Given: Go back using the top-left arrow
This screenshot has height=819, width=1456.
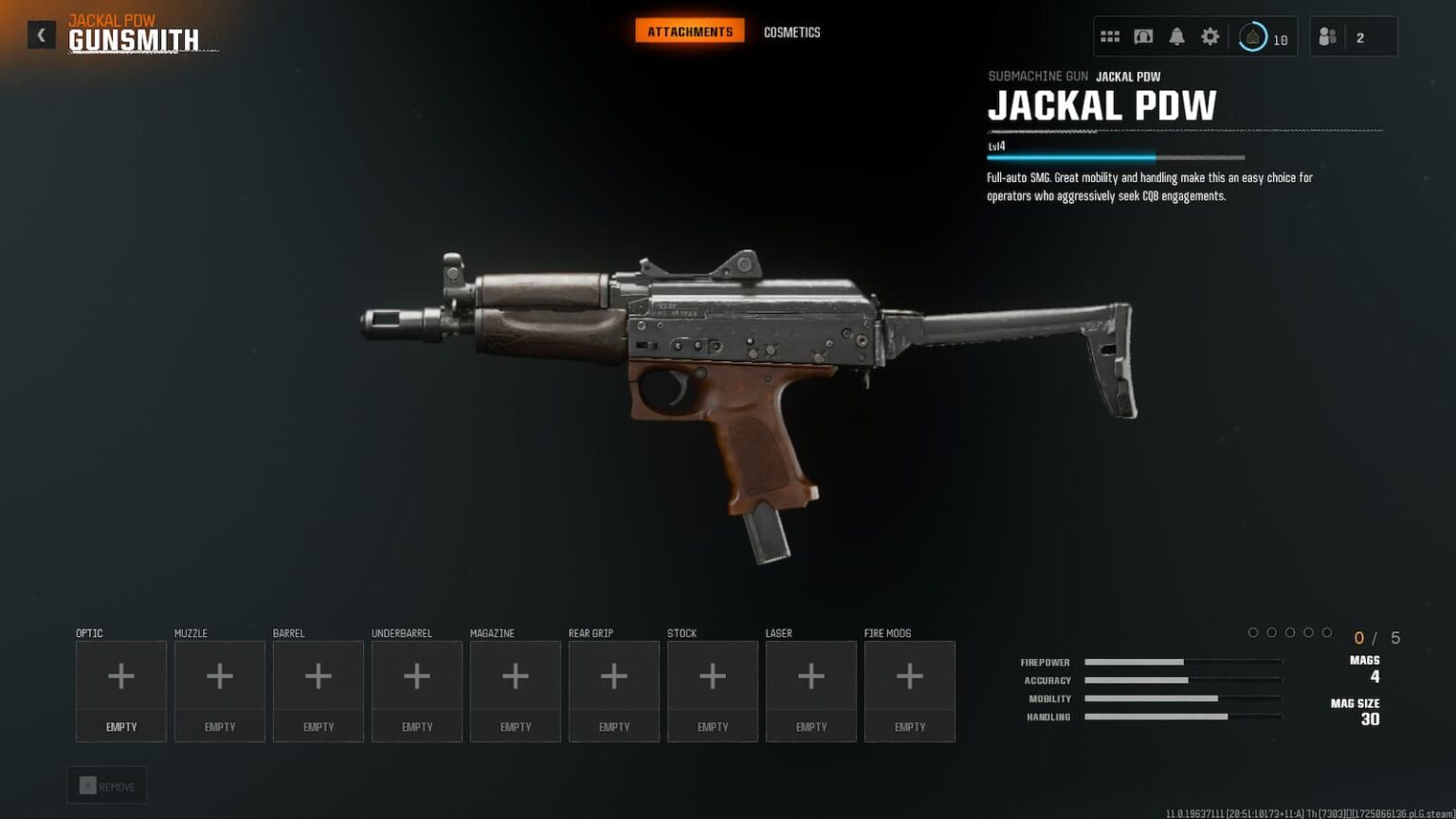Looking at the screenshot, I should (x=41, y=35).
